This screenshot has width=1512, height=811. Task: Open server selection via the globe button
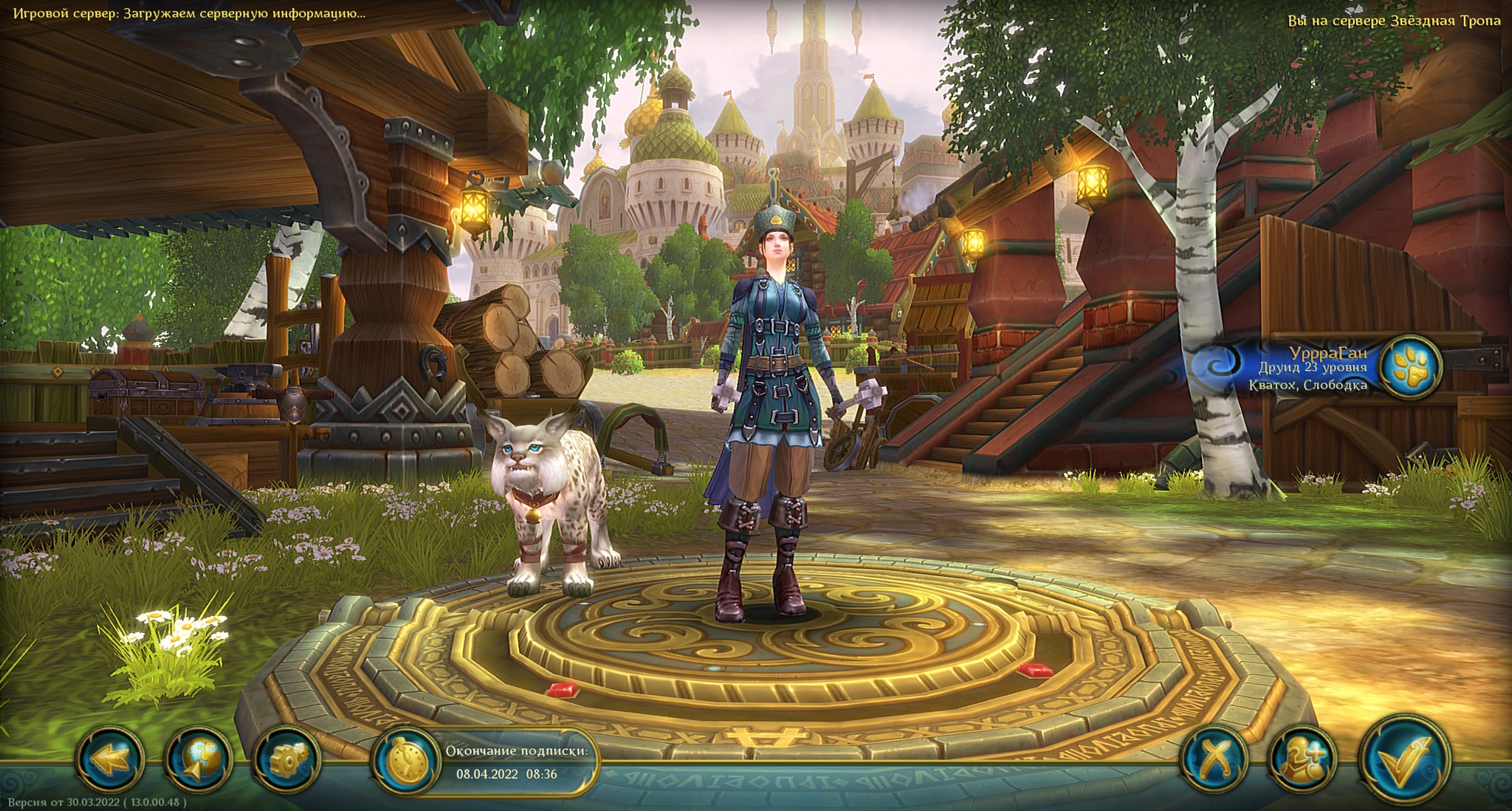[198, 759]
